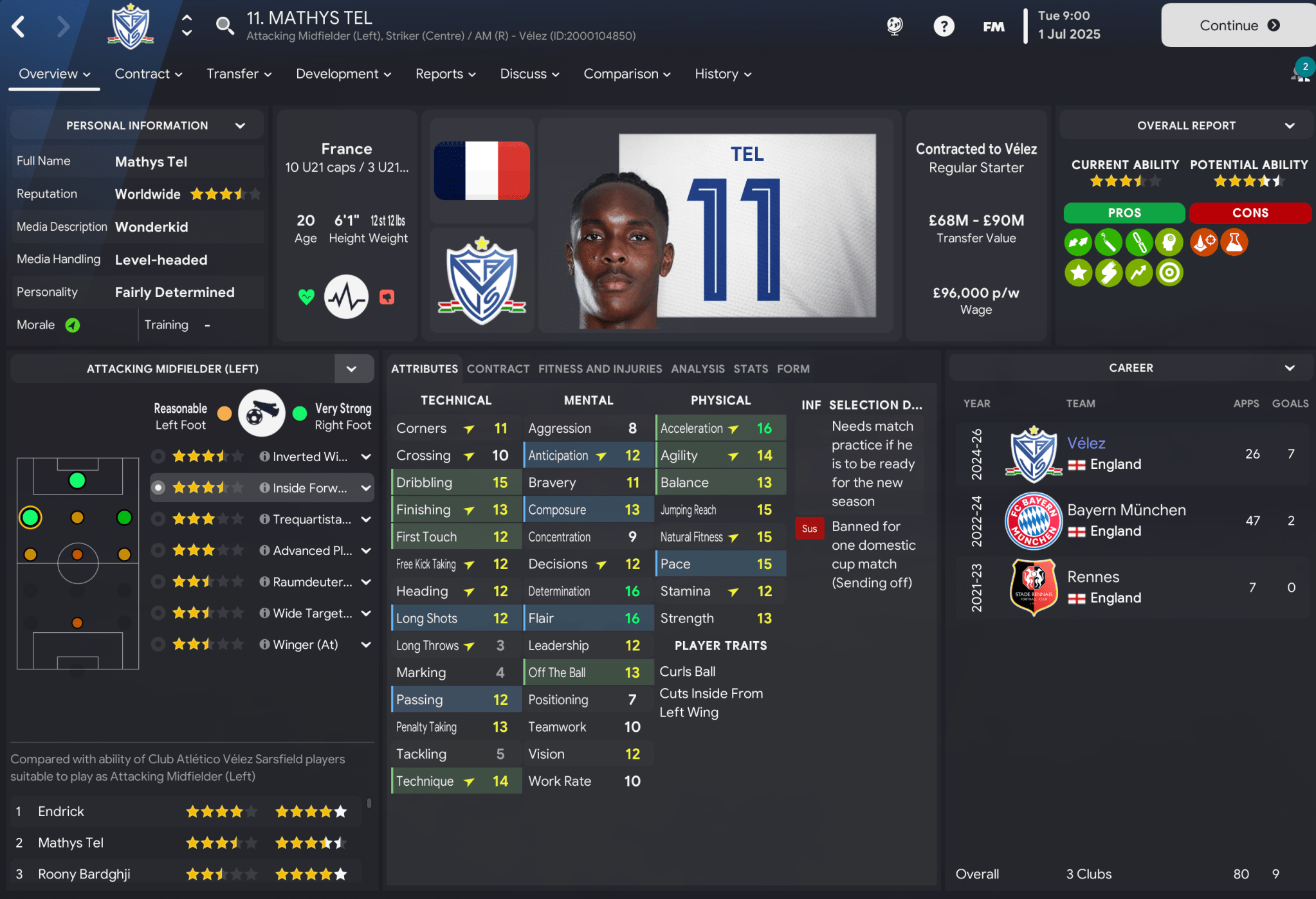1316x899 pixels.
Task: Click the Vélez club crest badge
Action: 481,281
